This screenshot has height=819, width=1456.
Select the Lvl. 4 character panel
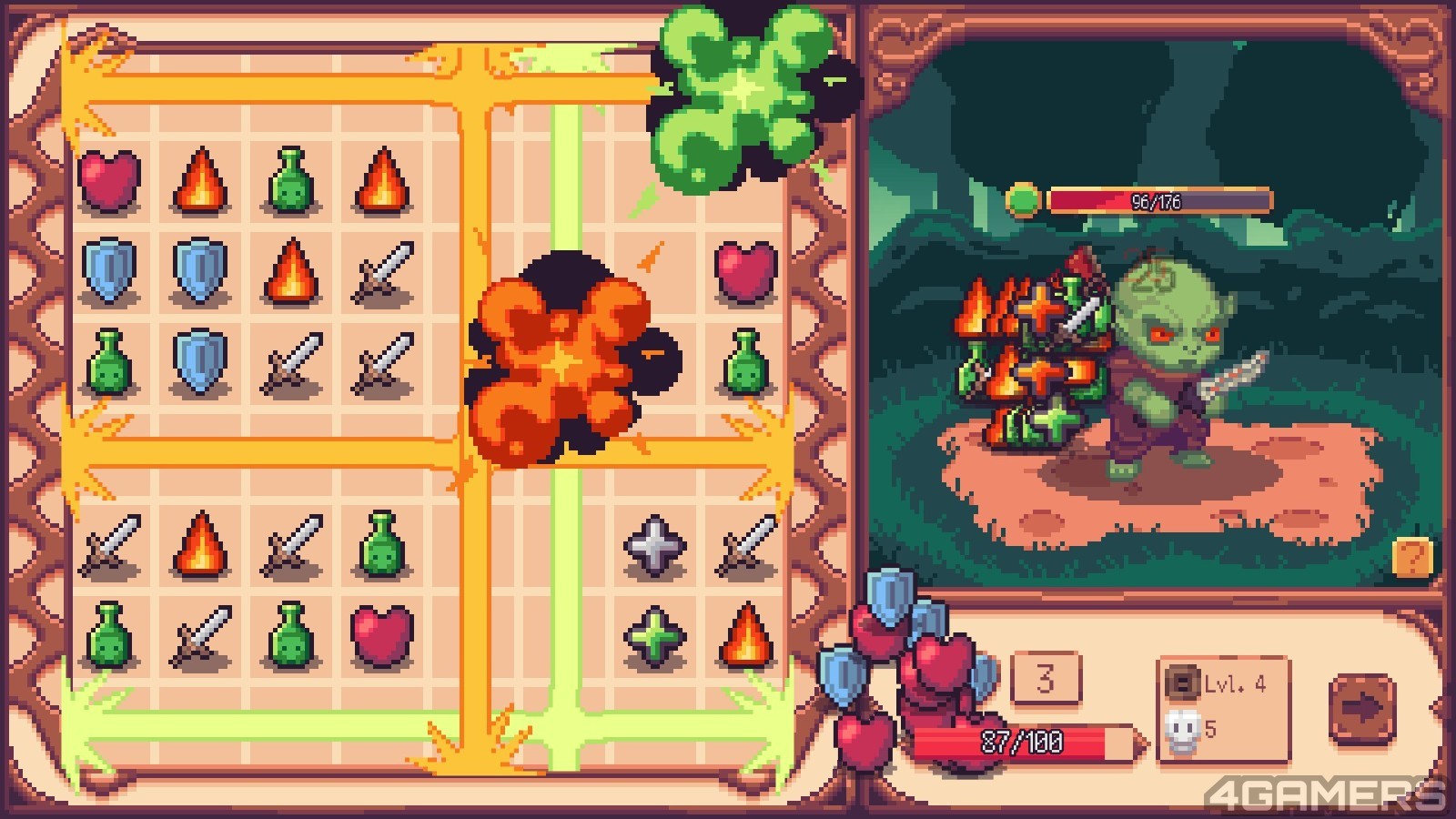tap(1223, 709)
